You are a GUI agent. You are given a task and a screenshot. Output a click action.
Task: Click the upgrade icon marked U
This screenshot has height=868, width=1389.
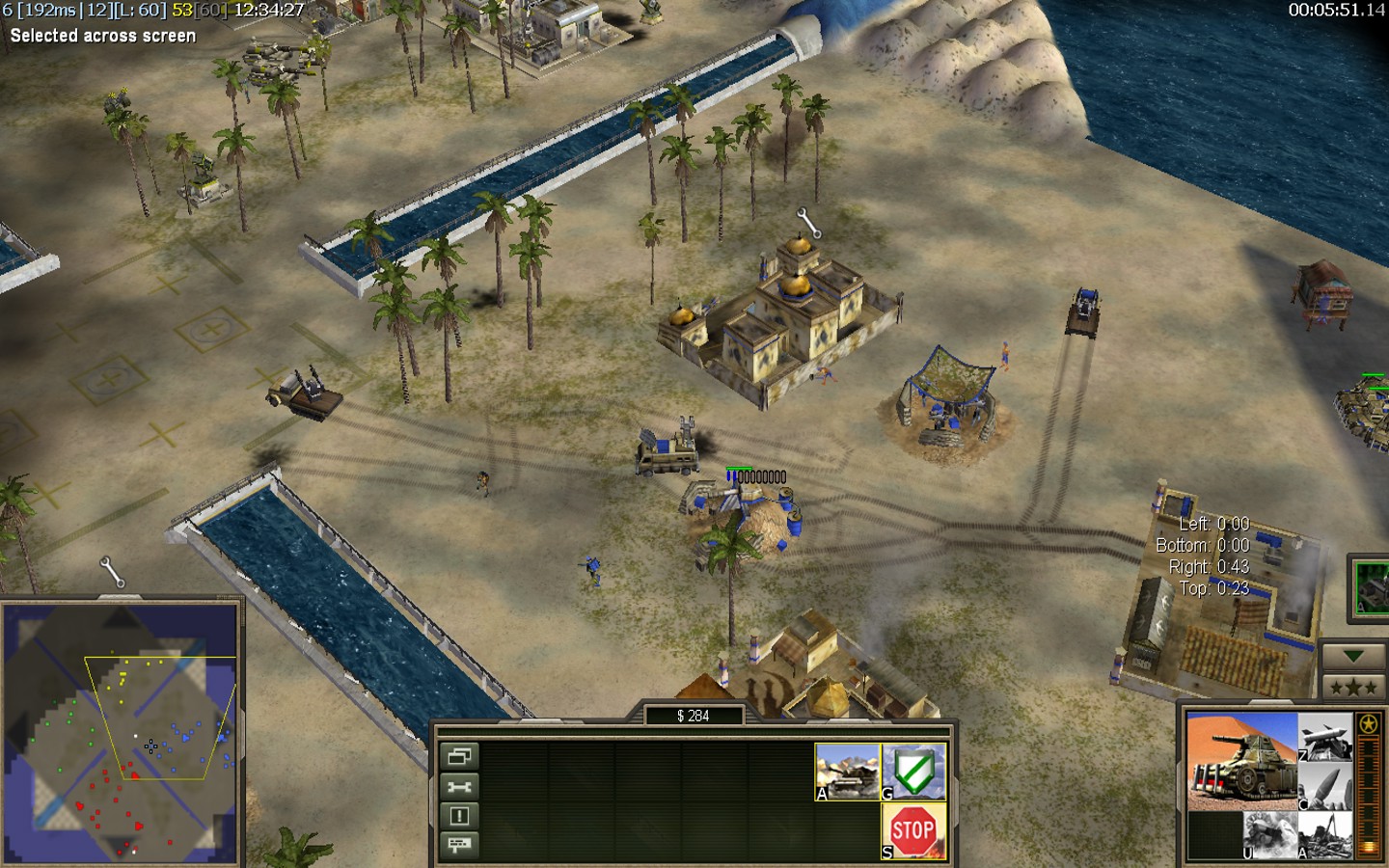[1269, 834]
